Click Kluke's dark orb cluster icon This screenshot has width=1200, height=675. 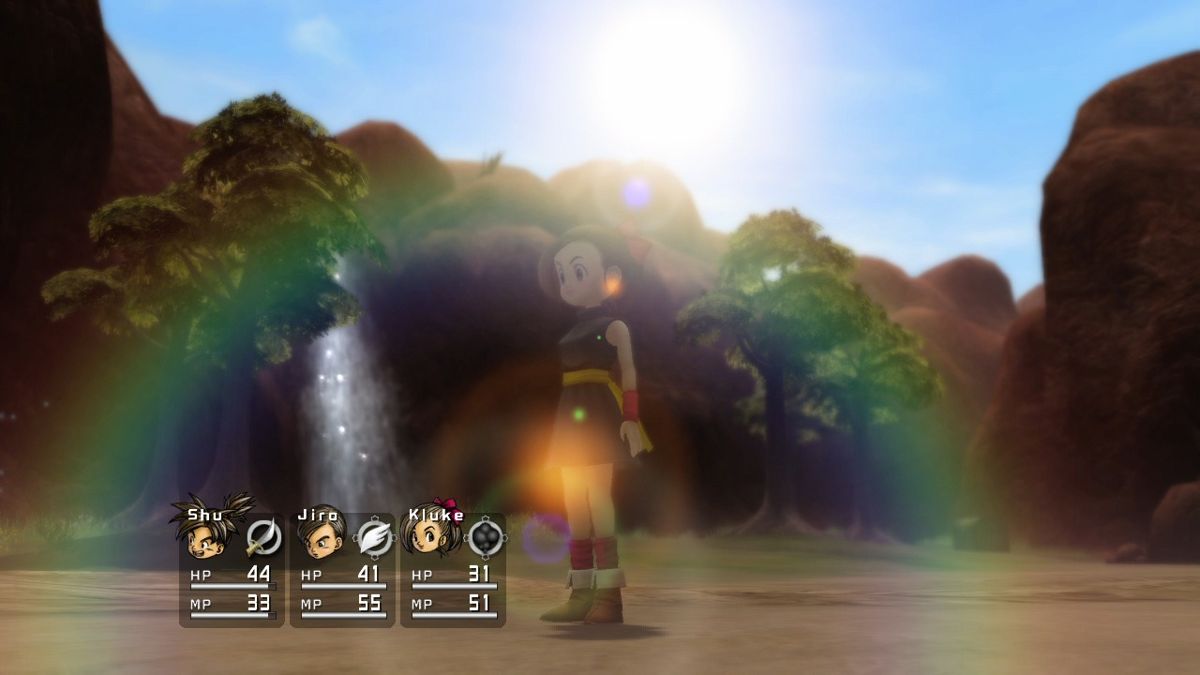[485, 538]
